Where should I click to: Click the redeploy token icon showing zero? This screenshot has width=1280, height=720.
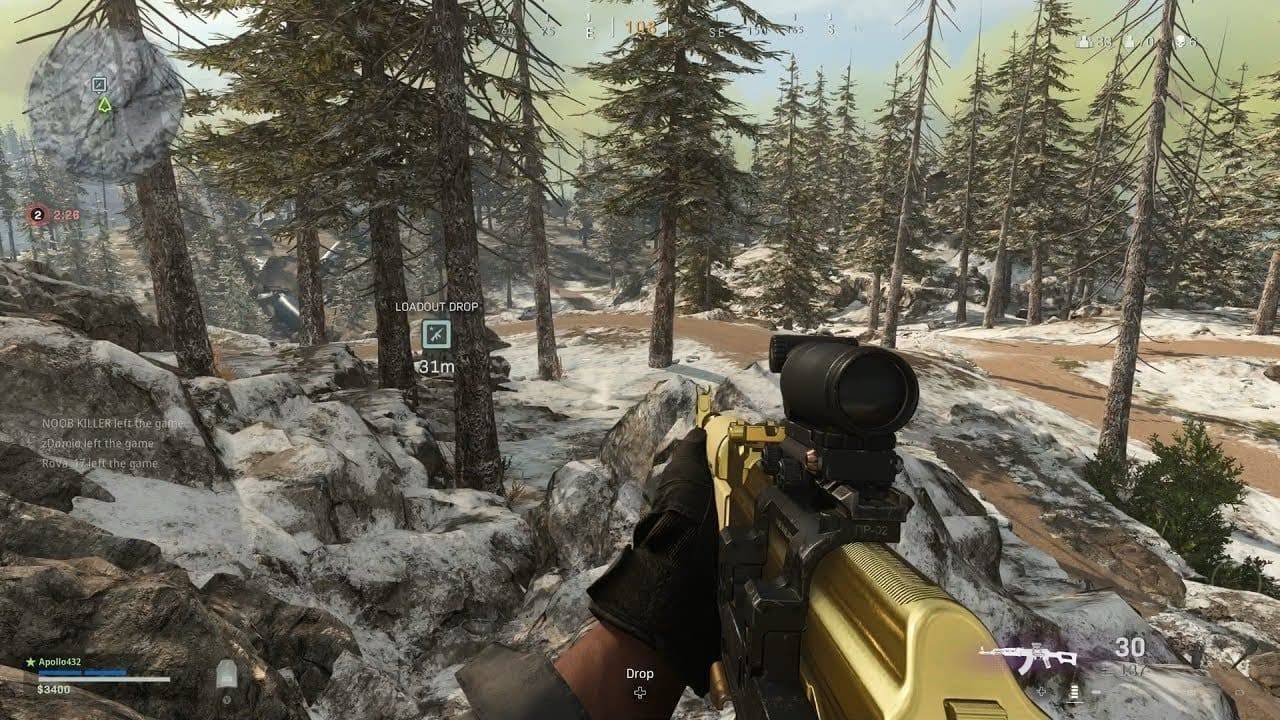pos(1129,43)
